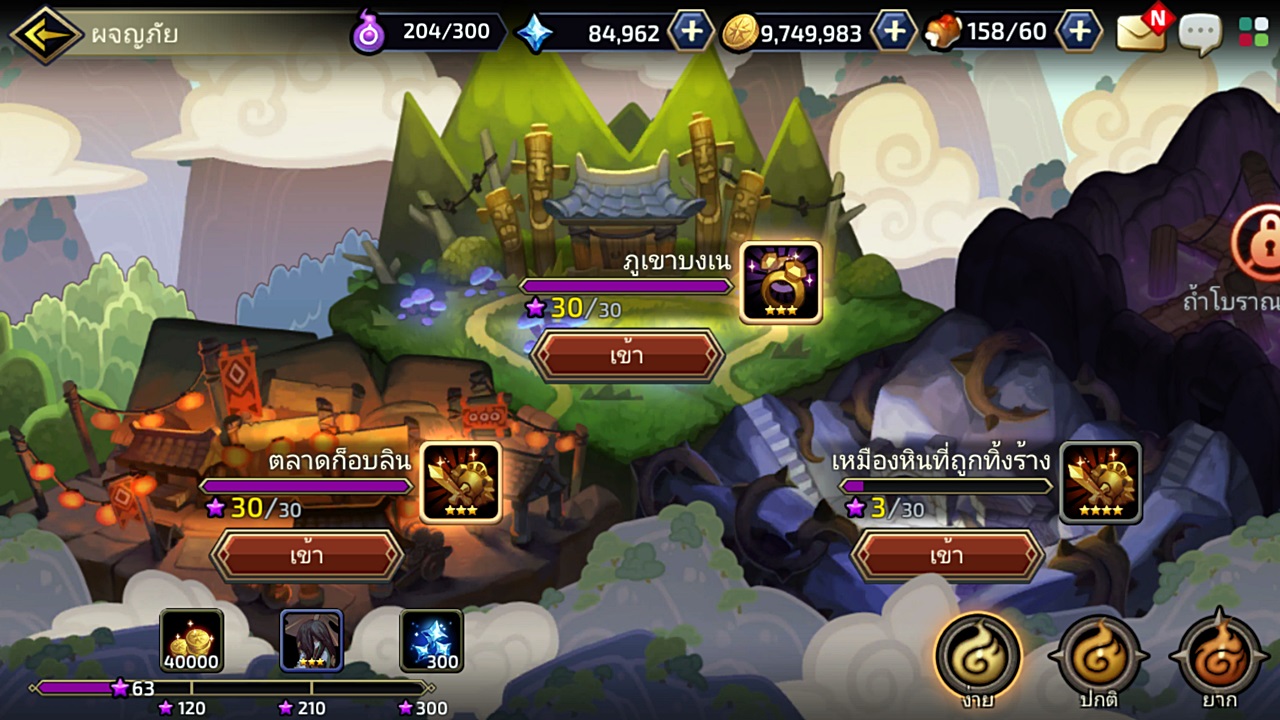Image resolution: width=1280 pixels, height=720 pixels.
Task: Tap the blue diamond currency icon
Action: click(539, 31)
